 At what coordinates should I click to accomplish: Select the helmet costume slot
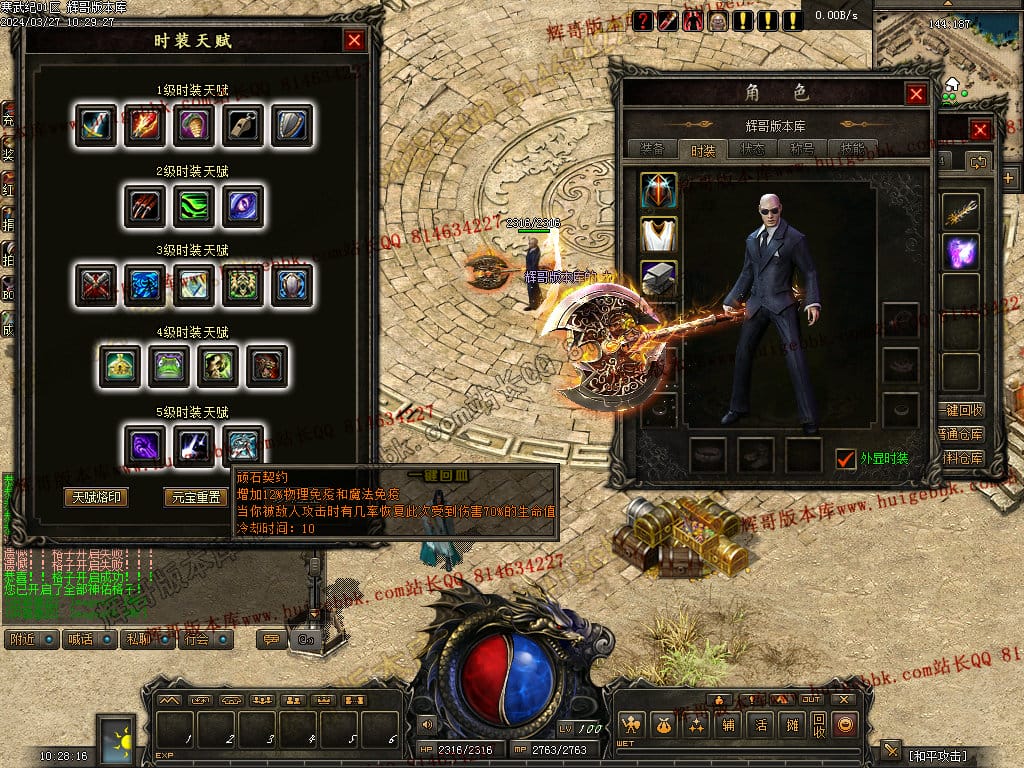coord(659,191)
